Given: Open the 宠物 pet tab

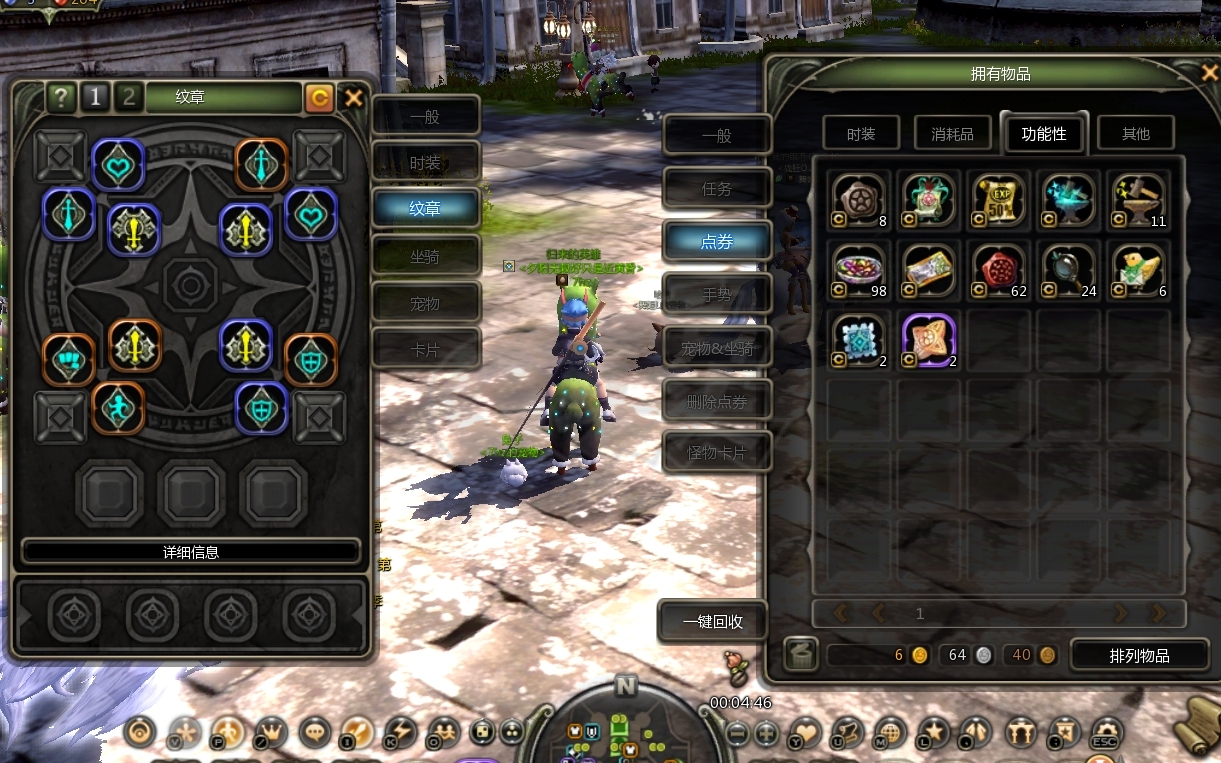Looking at the screenshot, I should pyautogui.click(x=426, y=303).
